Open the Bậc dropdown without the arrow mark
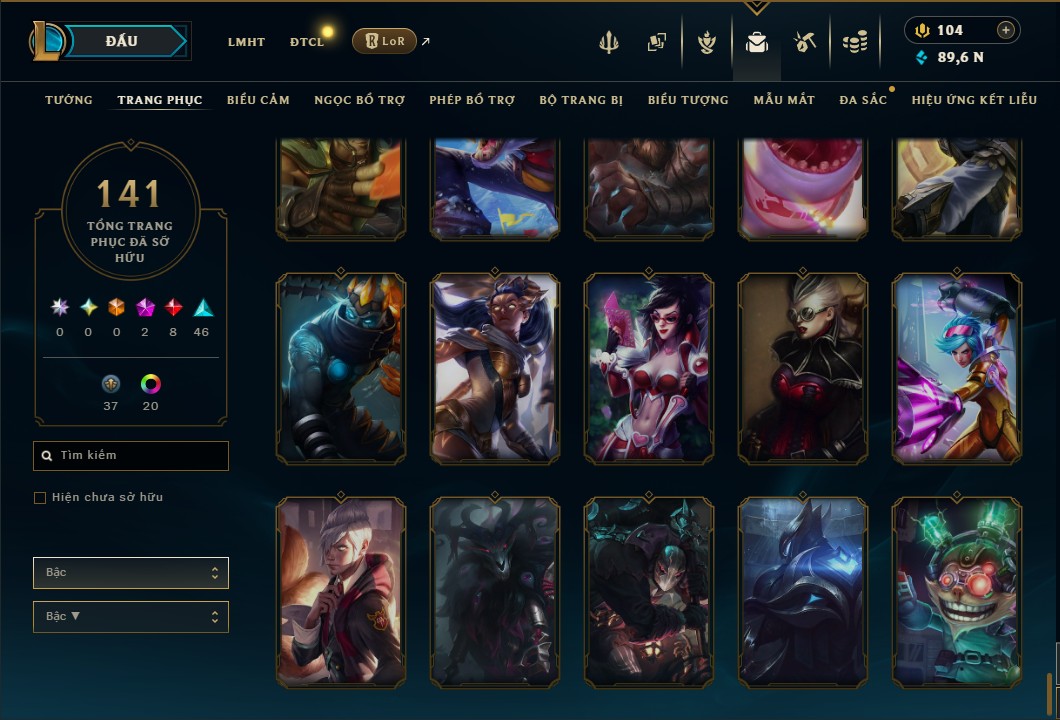The width and height of the screenshot is (1060, 720). coord(131,573)
